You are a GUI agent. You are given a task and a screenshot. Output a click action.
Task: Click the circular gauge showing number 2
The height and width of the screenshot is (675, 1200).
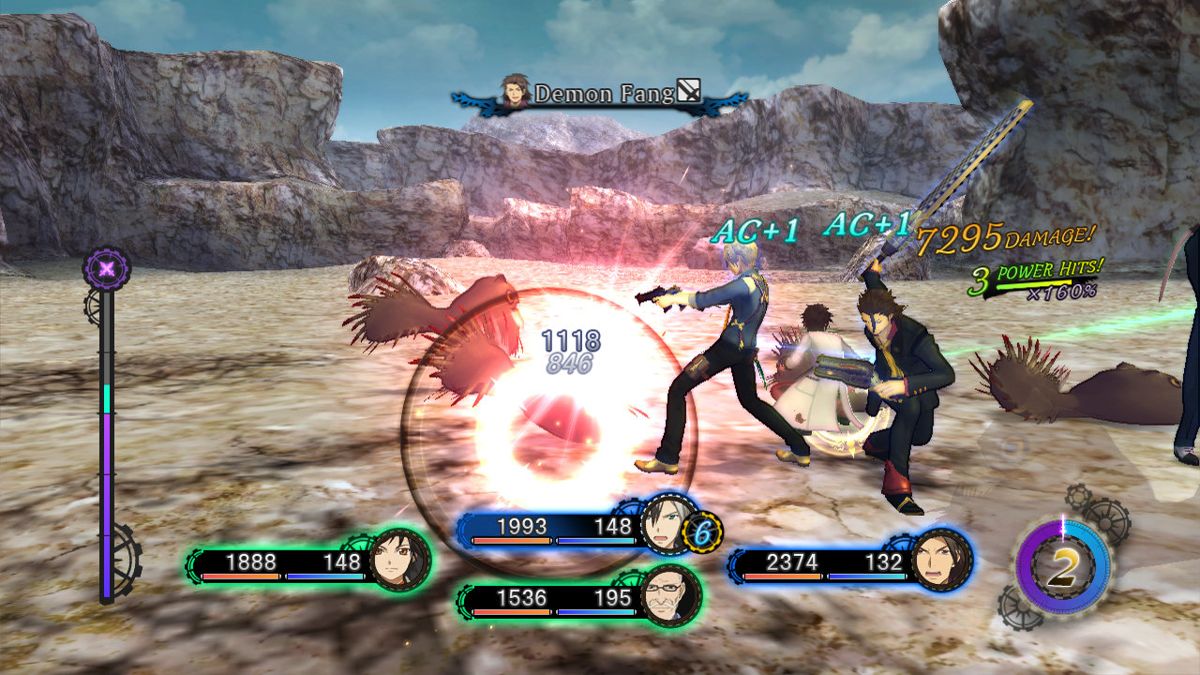pos(1063,567)
